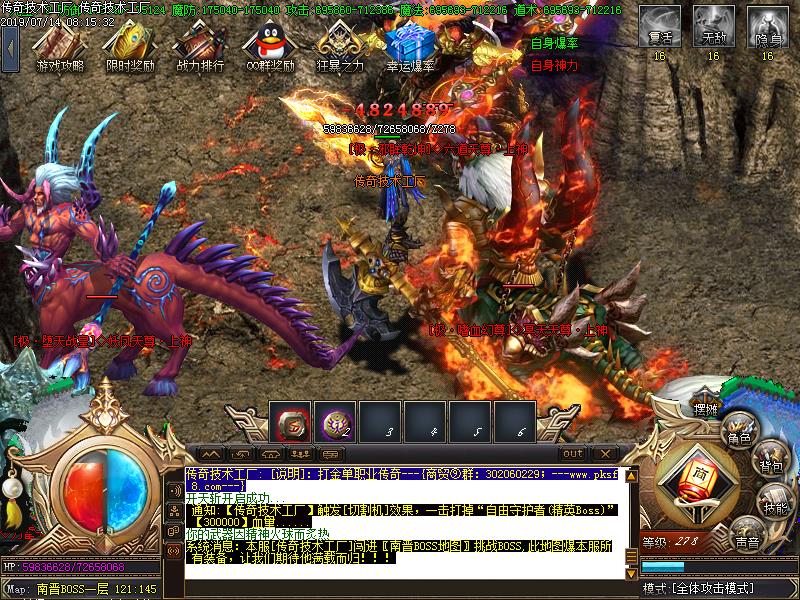The height and width of the screenshot is (600, 800).
Task: Select the 自身爆率 text option
Action: [553, 44]
